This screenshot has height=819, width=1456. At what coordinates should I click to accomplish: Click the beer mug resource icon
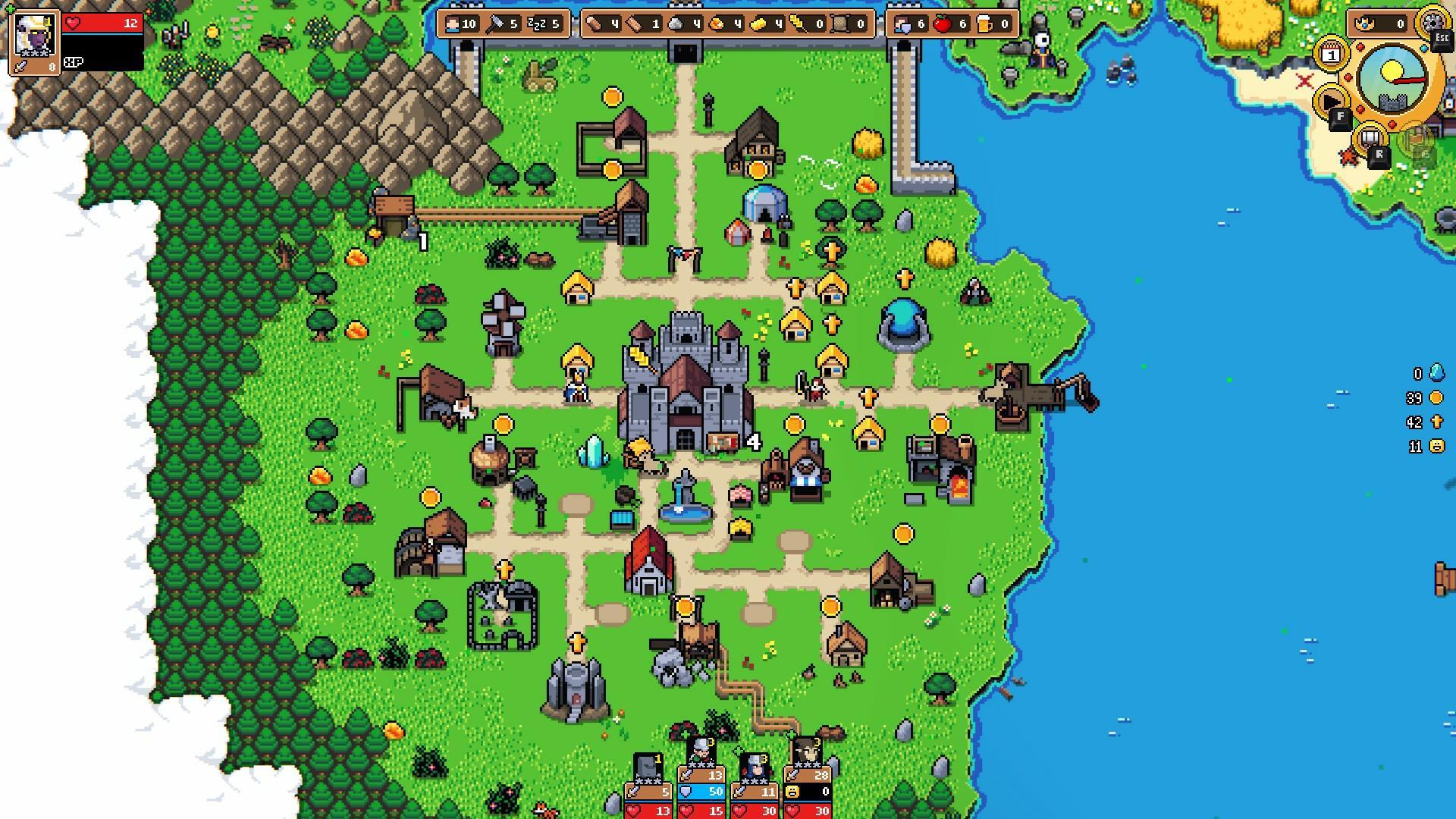pos(984,25)
